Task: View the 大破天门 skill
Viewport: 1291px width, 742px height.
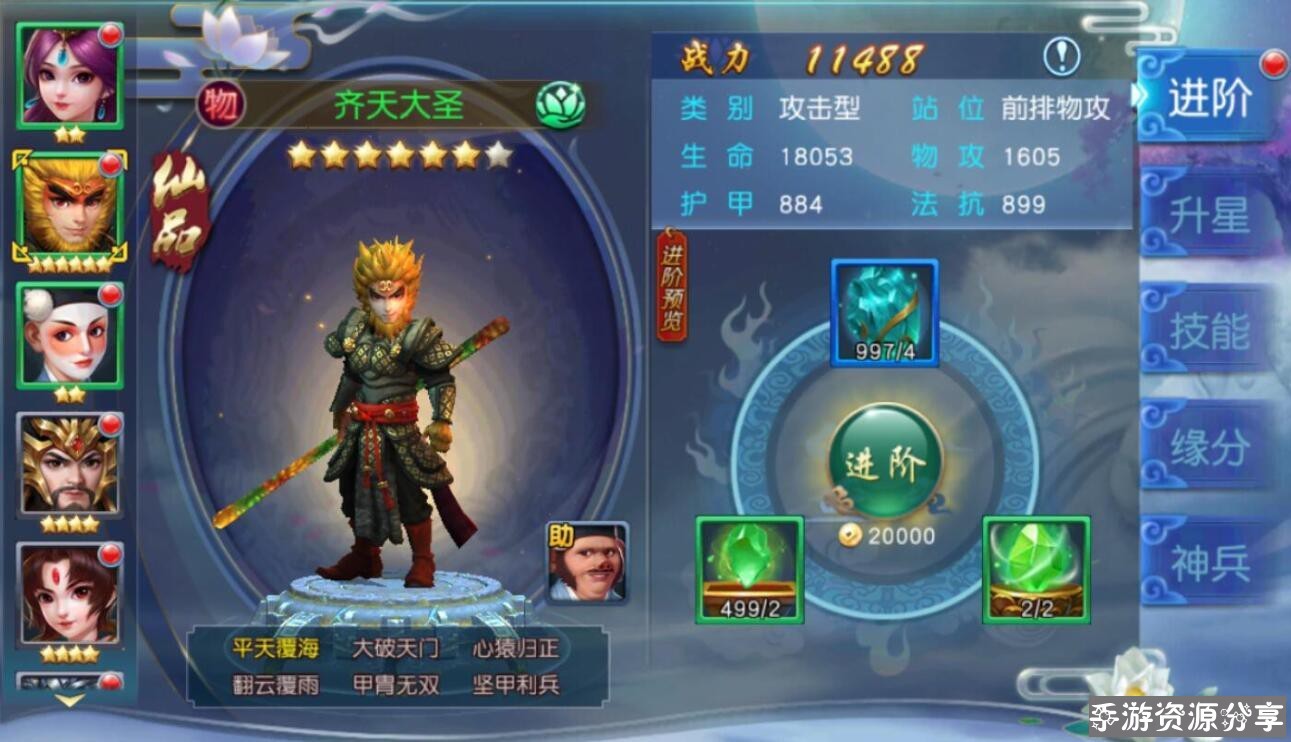Action: 395,648
